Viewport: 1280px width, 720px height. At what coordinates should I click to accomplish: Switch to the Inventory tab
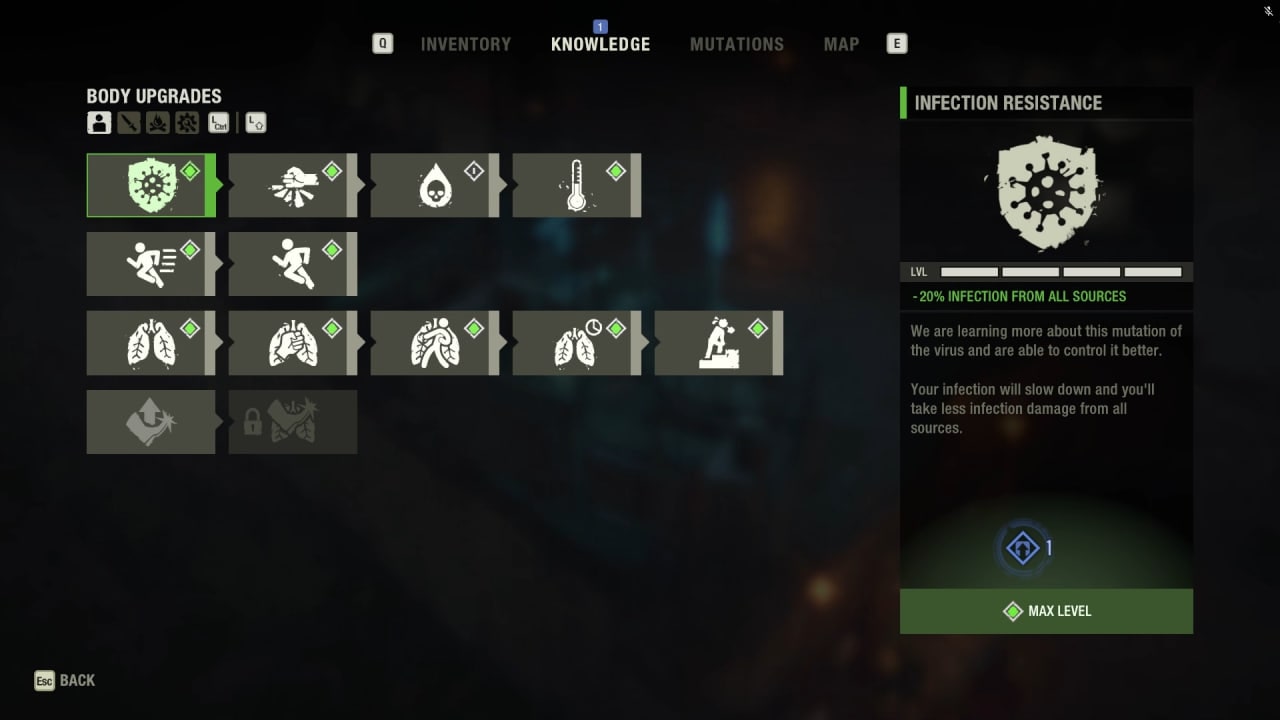click(465, 44)
